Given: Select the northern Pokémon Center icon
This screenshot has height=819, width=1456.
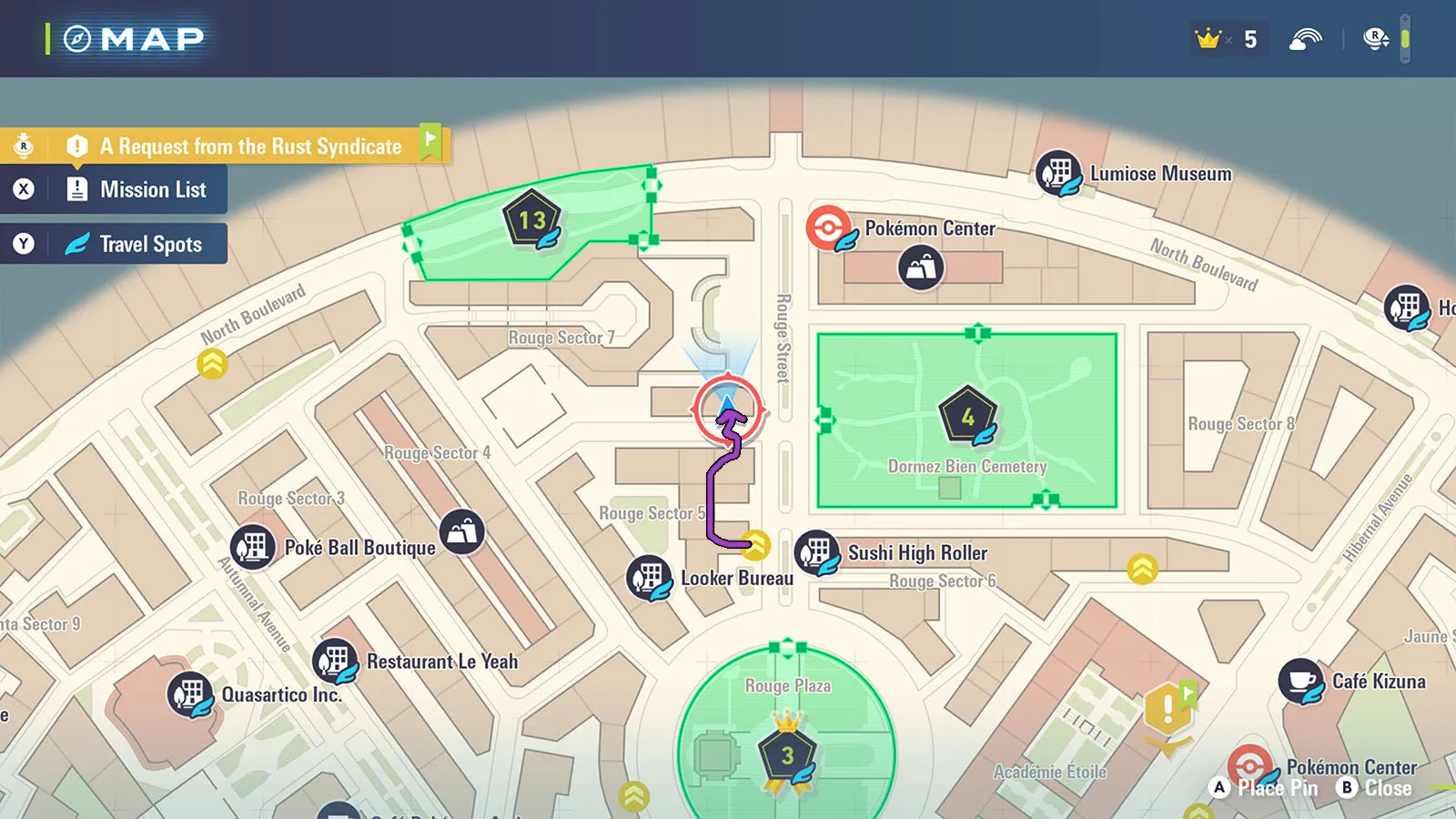Looking at the screenshot, I should point(829,228).
